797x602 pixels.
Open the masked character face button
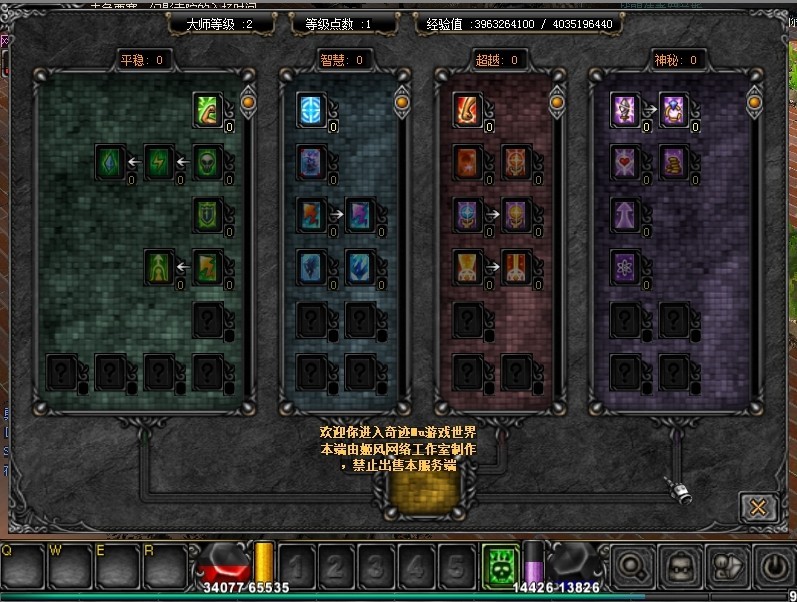click(x=680, y=567)
